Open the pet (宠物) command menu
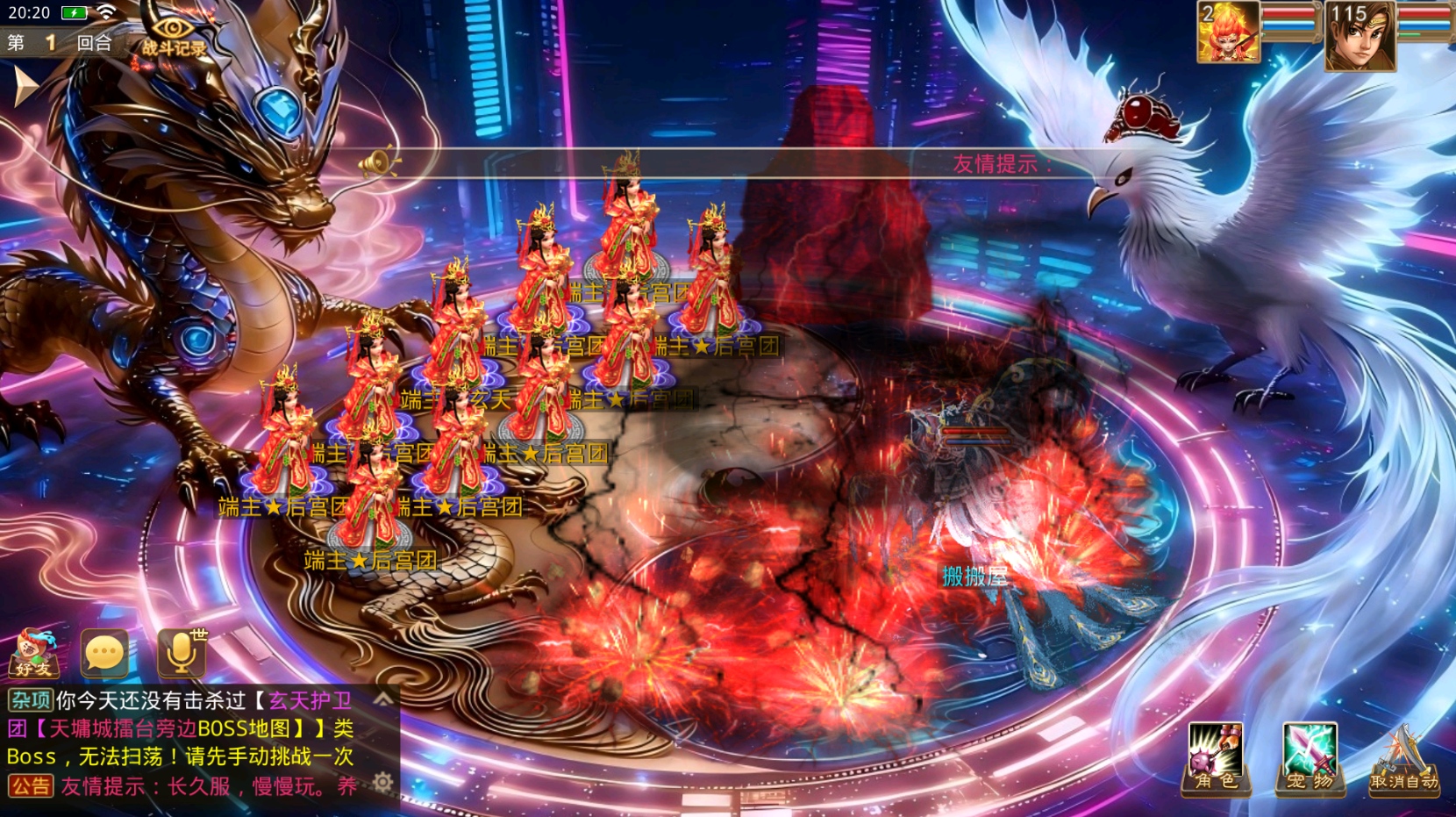Viewport: 1456px width, 817px height. pyautogui.click(x=1310, y=757)
